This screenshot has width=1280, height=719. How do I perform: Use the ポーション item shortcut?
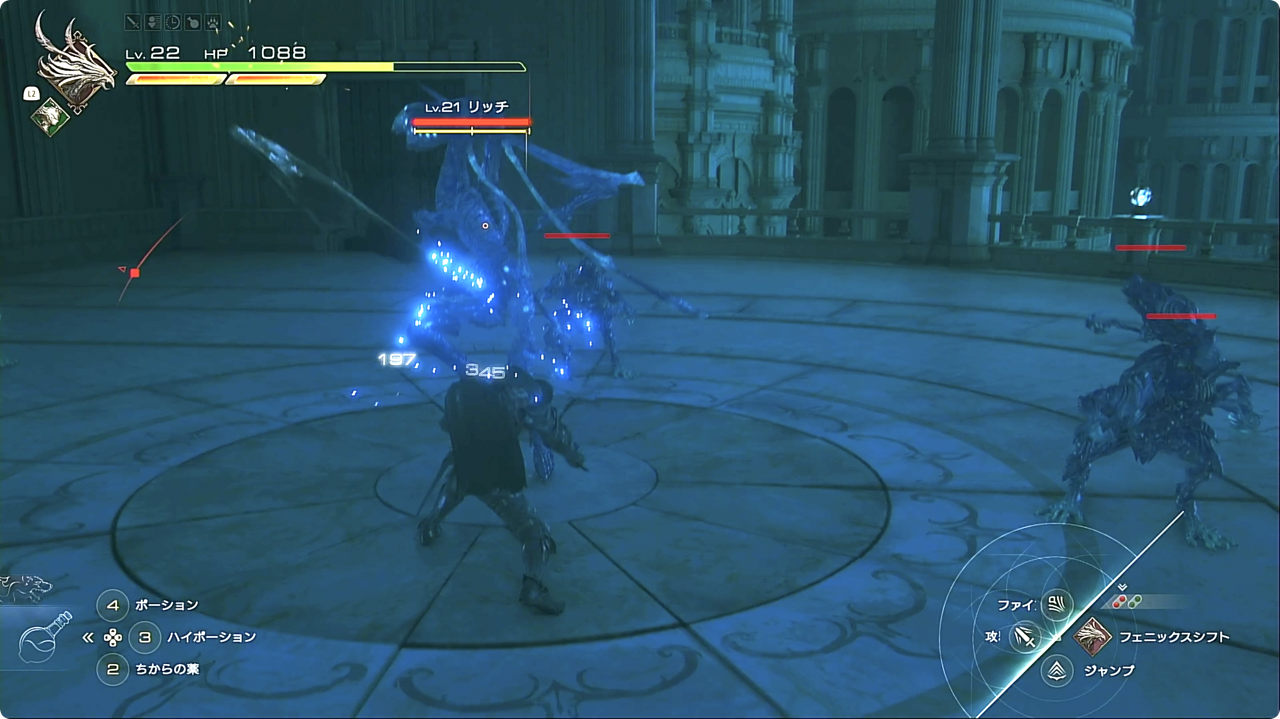click(113, 605)
